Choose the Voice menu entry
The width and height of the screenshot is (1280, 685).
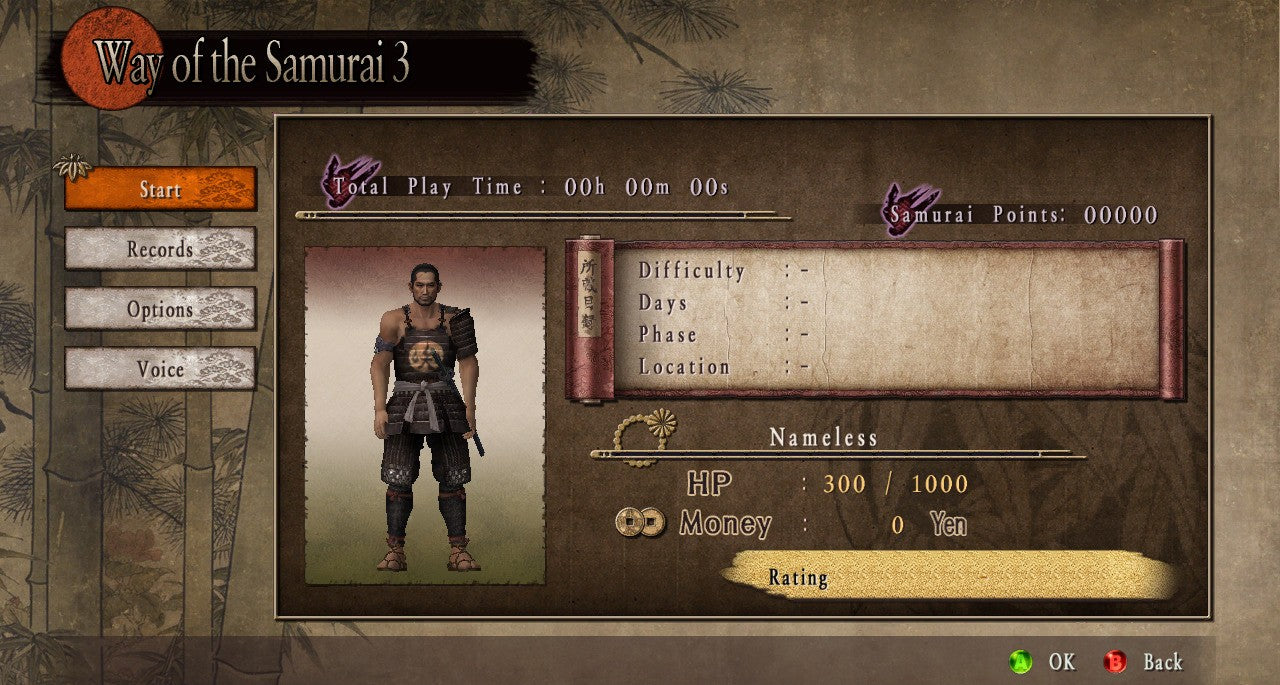click(160, 369)
